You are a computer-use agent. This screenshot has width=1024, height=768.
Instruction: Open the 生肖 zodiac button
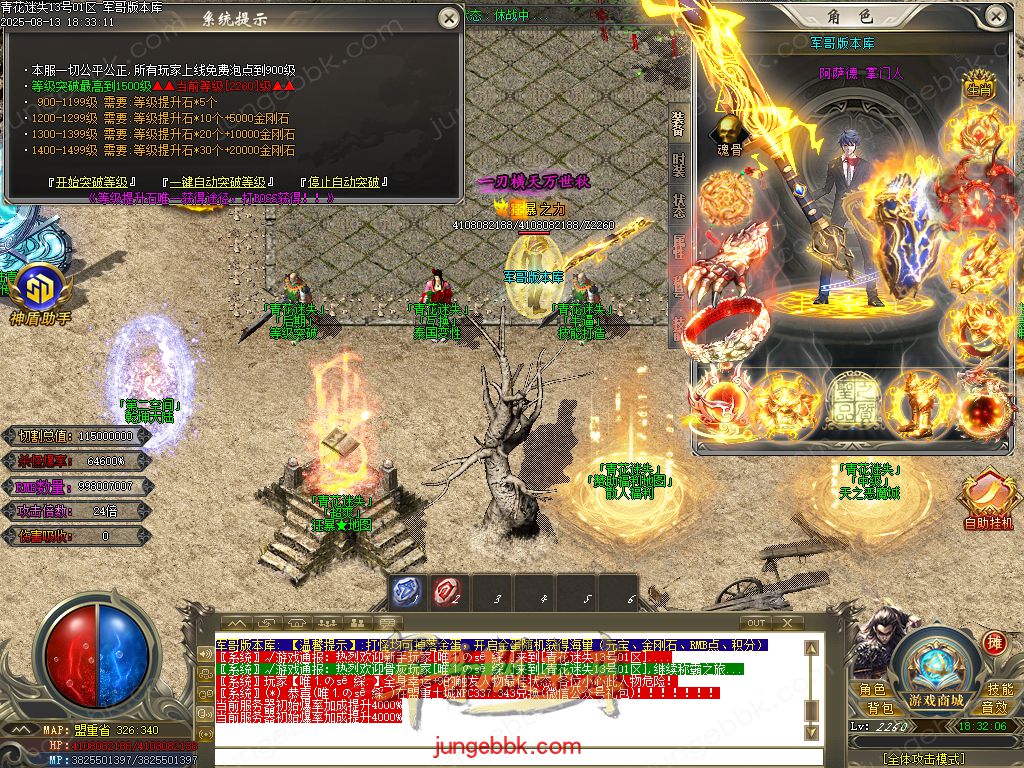[x=977, y=89]
